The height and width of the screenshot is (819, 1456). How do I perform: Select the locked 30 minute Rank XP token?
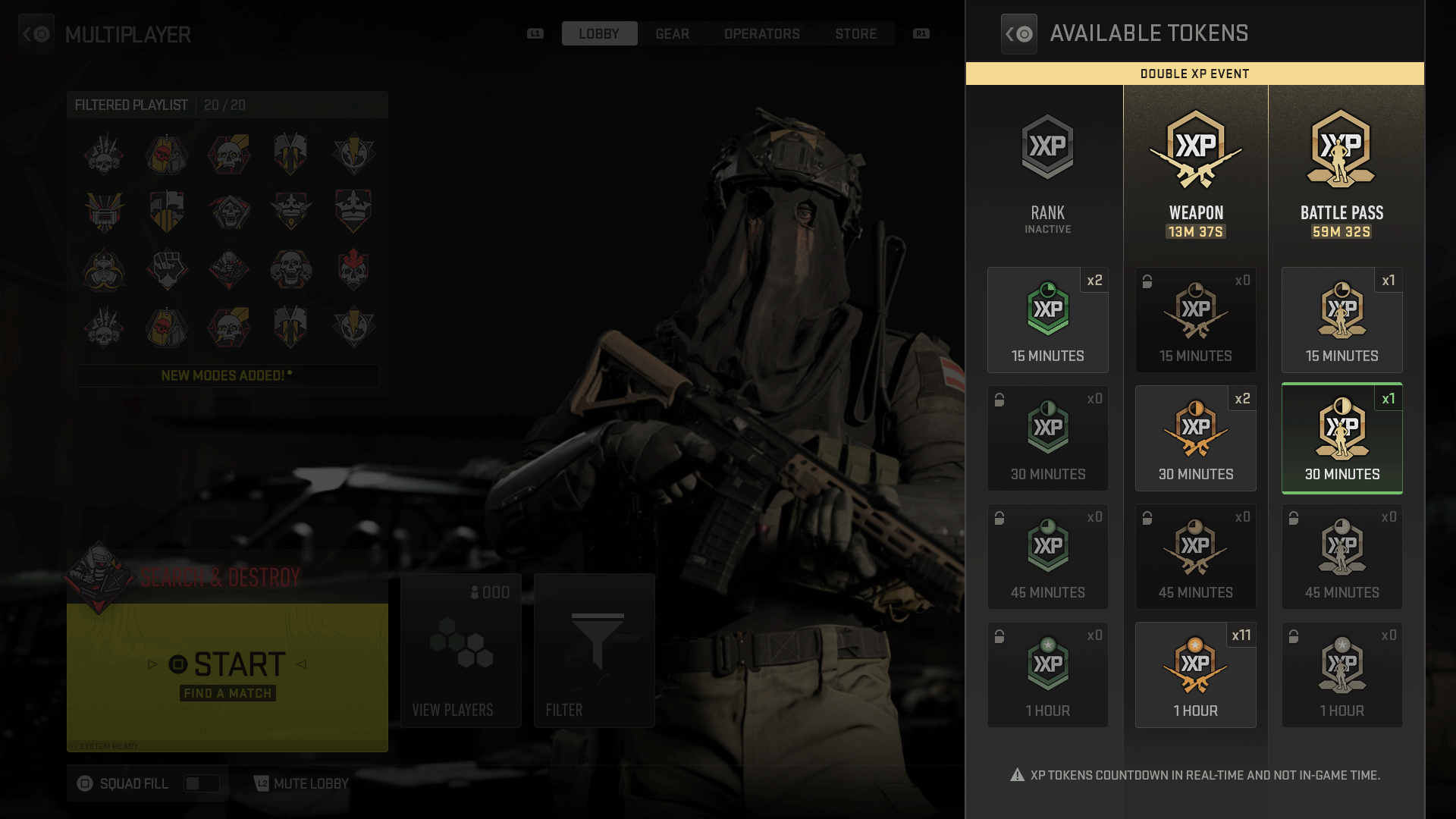click(1047, 438)
